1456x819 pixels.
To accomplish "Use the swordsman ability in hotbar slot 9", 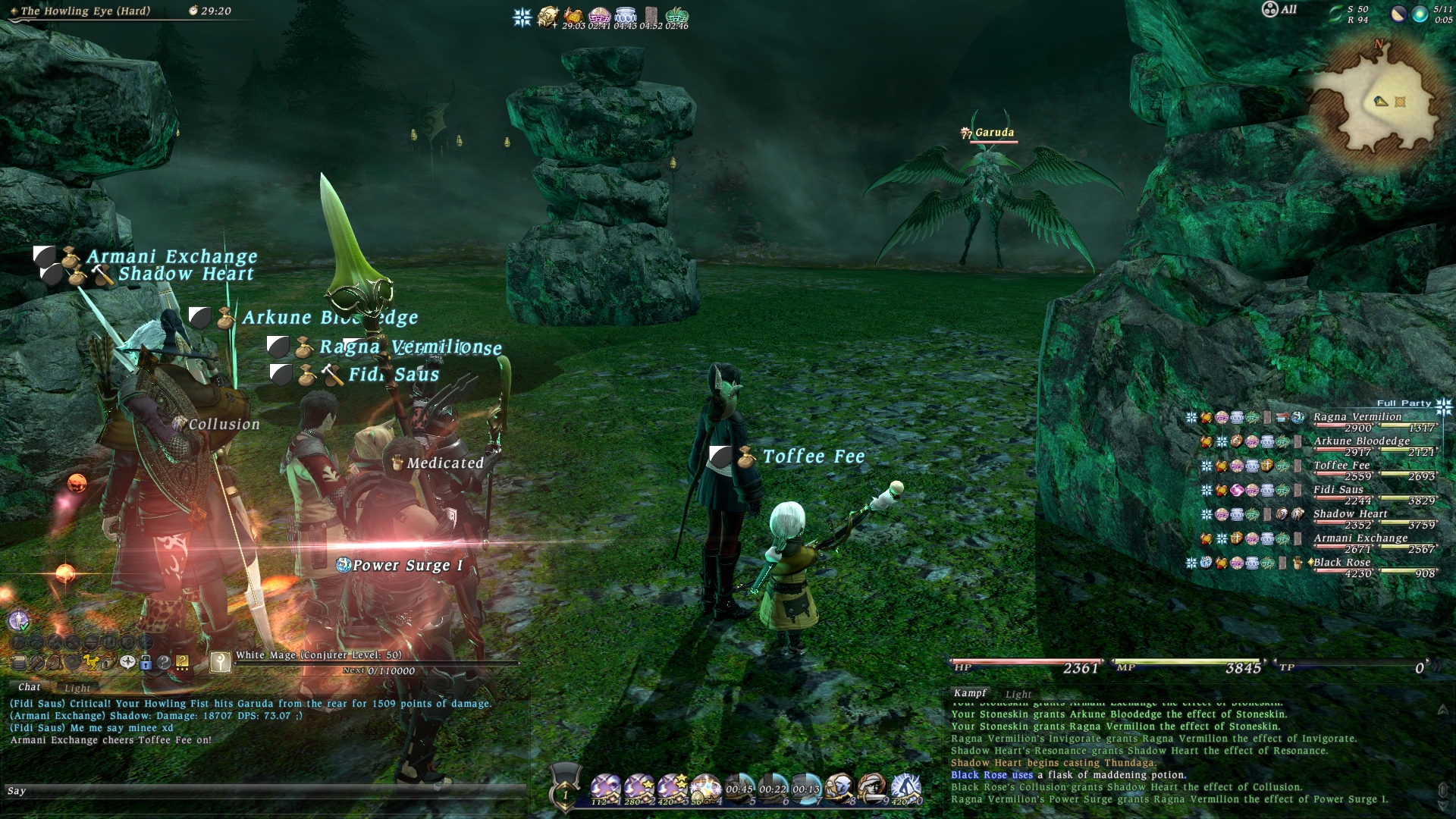I will (872, 789).
